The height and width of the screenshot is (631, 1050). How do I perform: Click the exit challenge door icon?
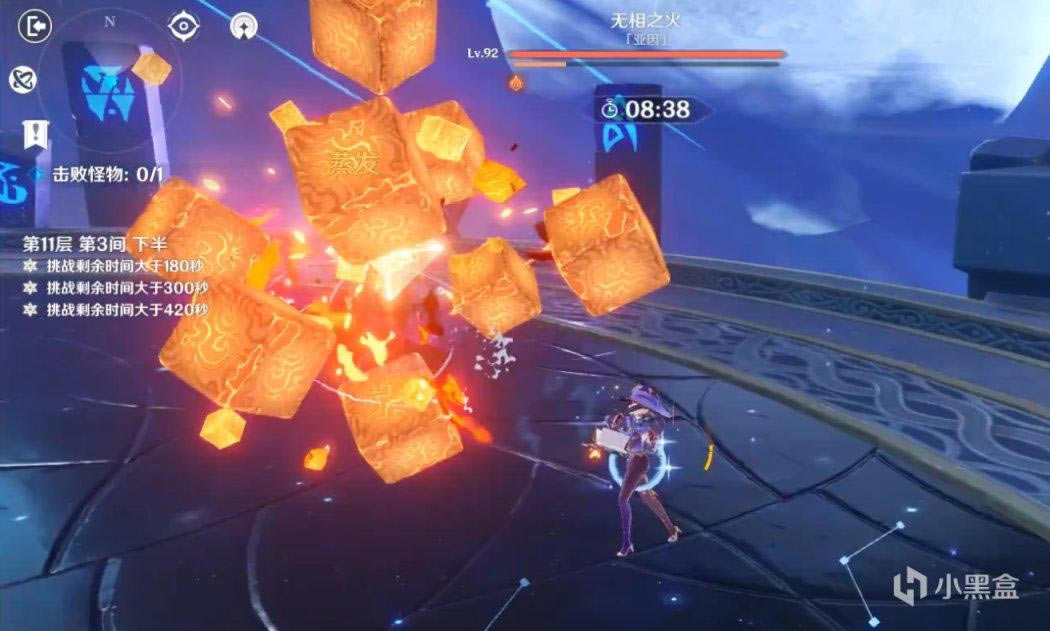point(35,26)
